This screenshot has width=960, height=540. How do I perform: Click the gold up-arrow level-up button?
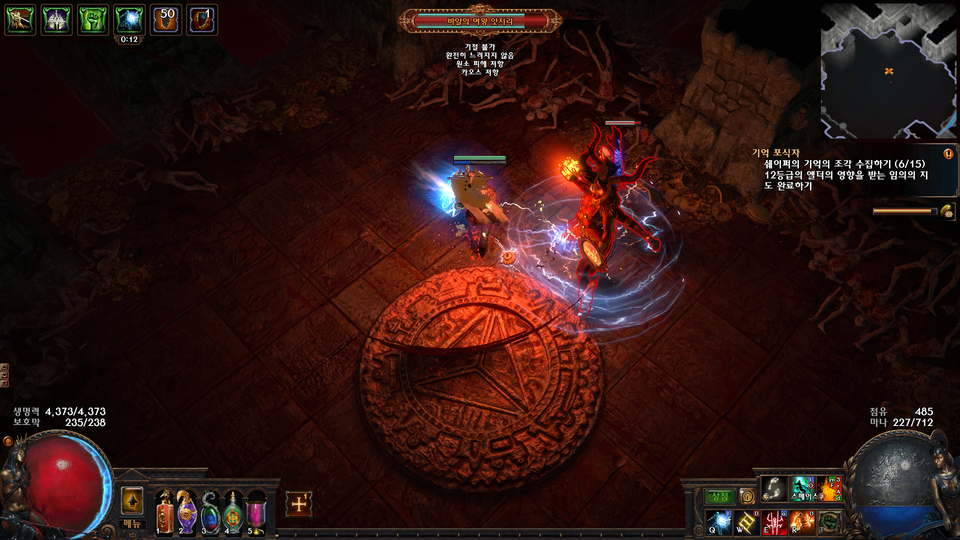tap(133, 500)
